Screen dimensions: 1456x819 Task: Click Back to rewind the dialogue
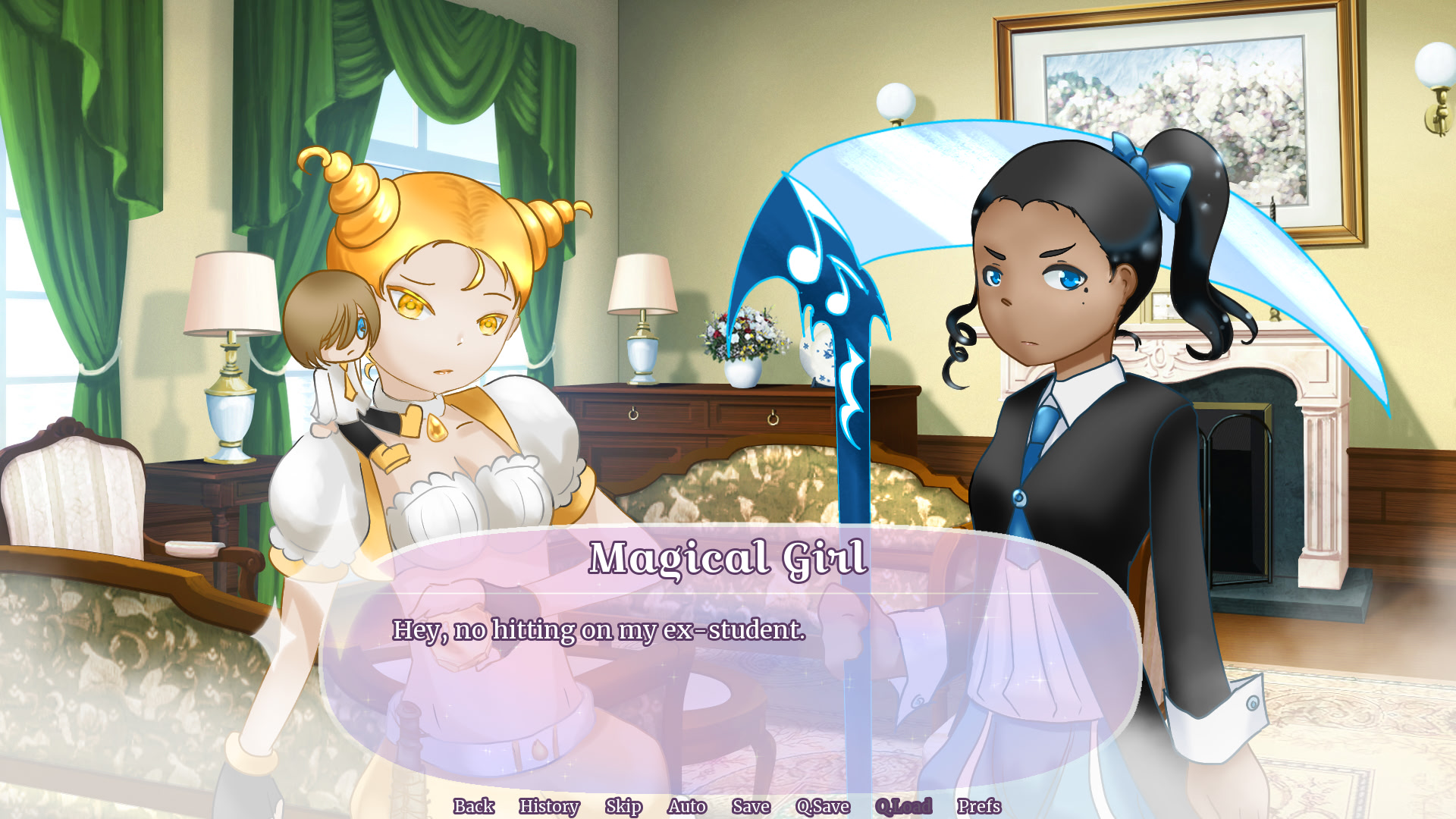click(x=473, y=807)
